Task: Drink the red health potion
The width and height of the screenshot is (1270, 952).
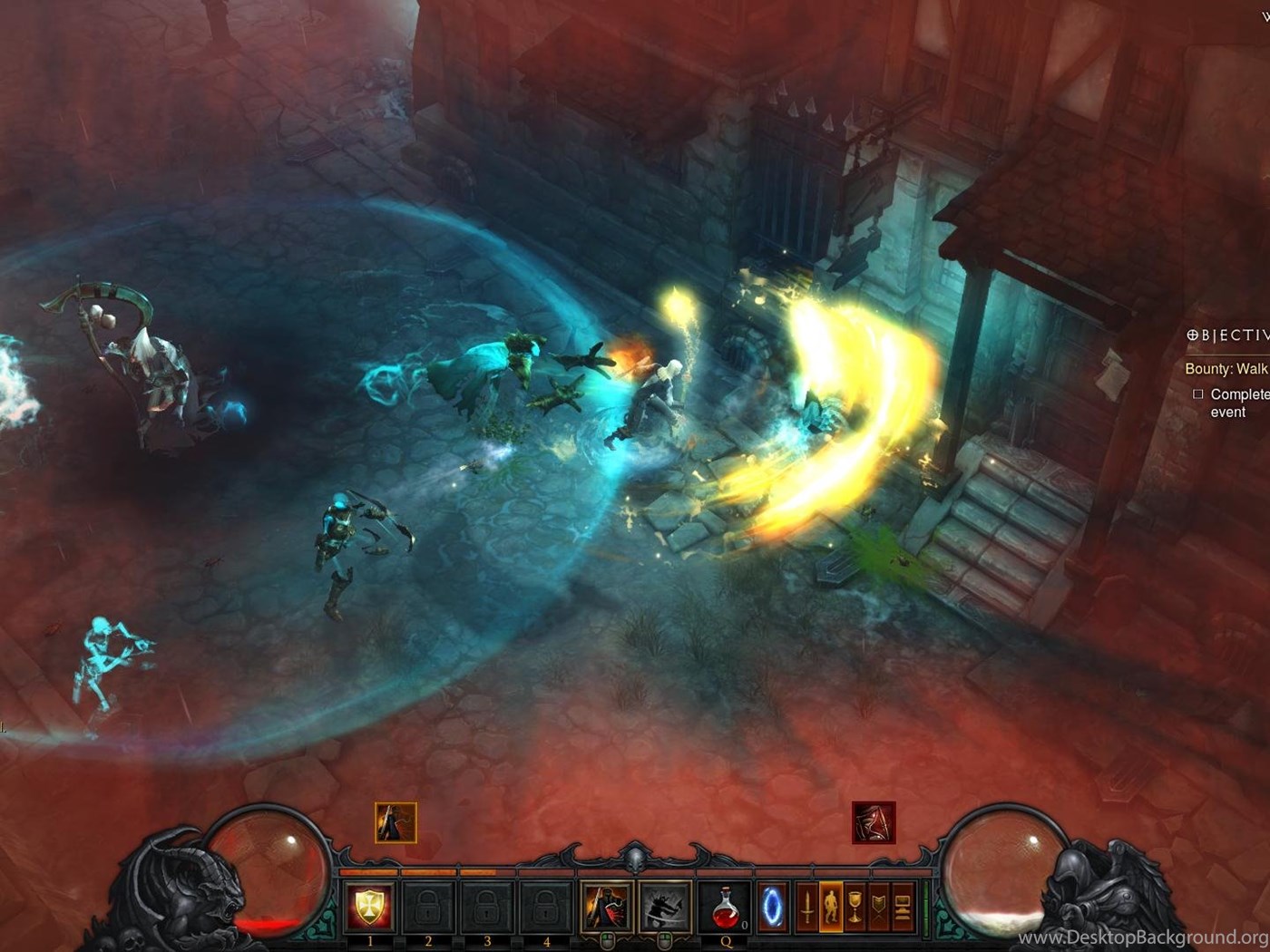Action: coord(725,906)
